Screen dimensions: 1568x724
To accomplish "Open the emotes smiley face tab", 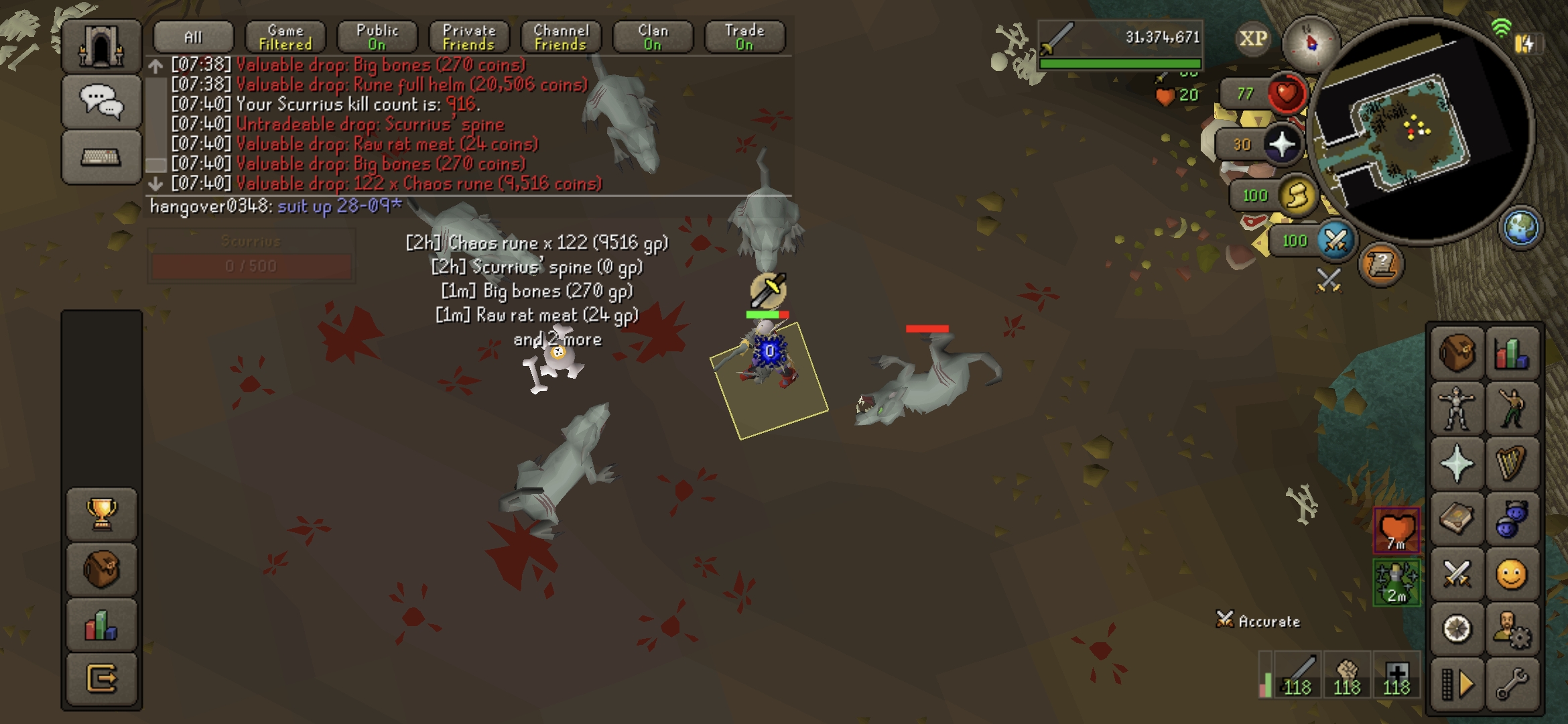I will (1512, 574).
